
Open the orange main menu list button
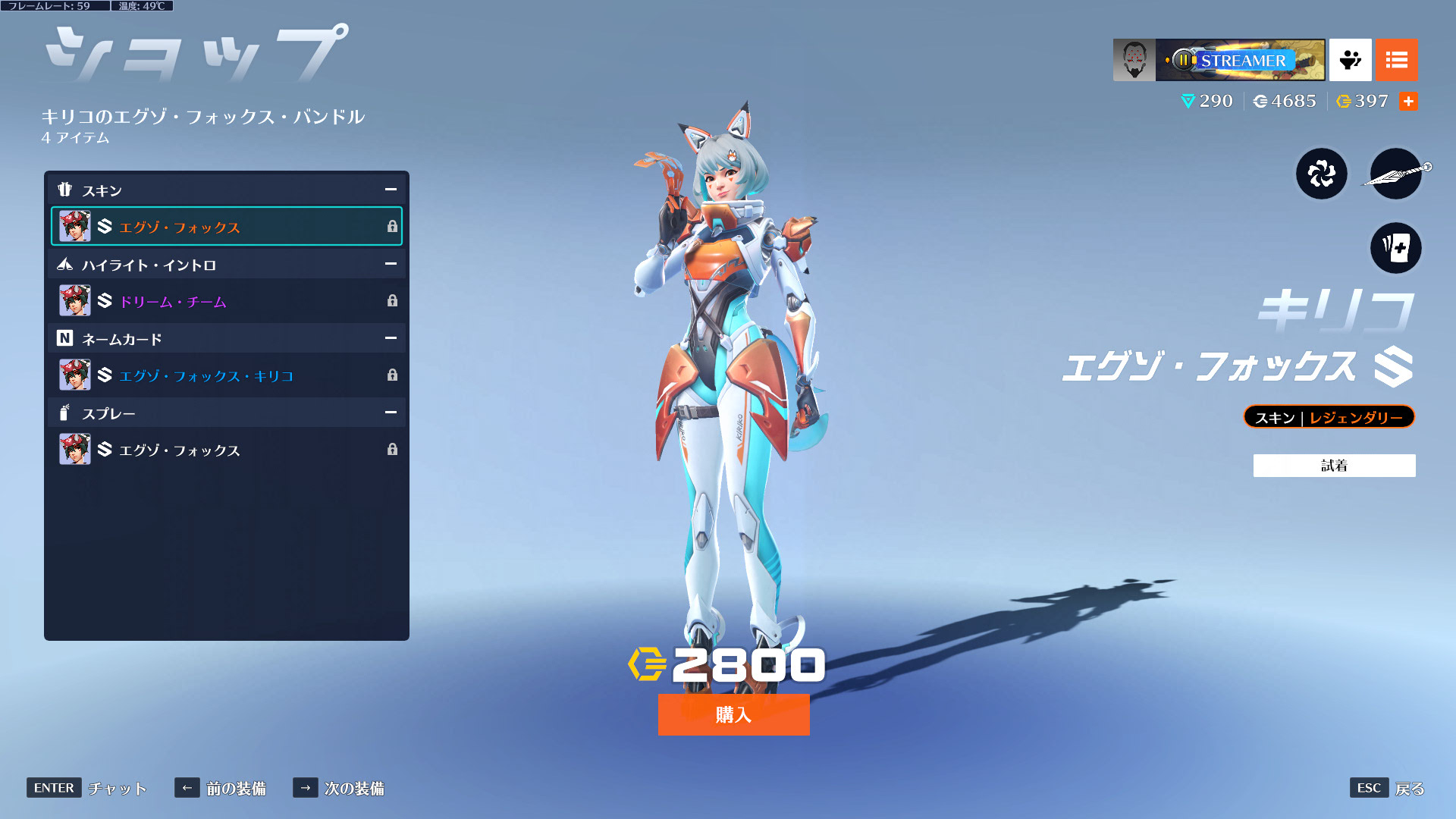pyautogui.click(x=1396, y=60)
